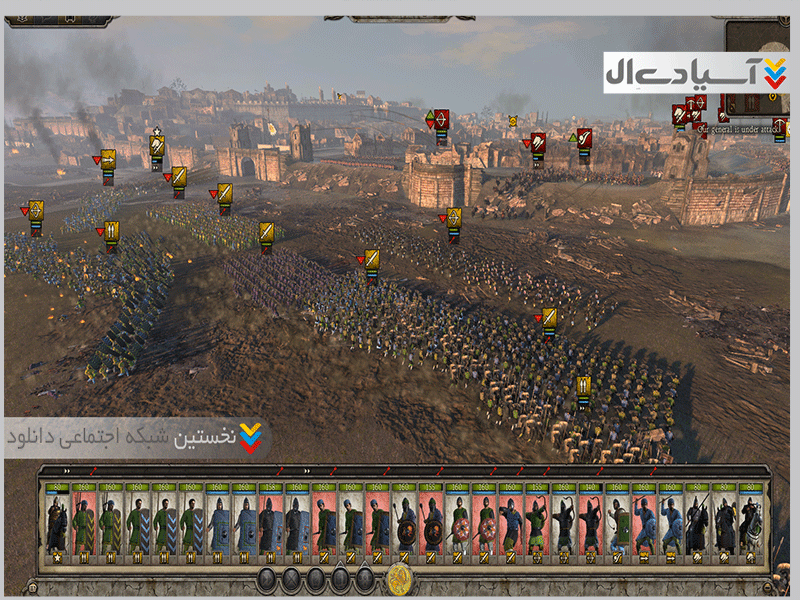Click the gold faction emblem button
The width and height of the screenshot is (800, 600).
point(400,578)
